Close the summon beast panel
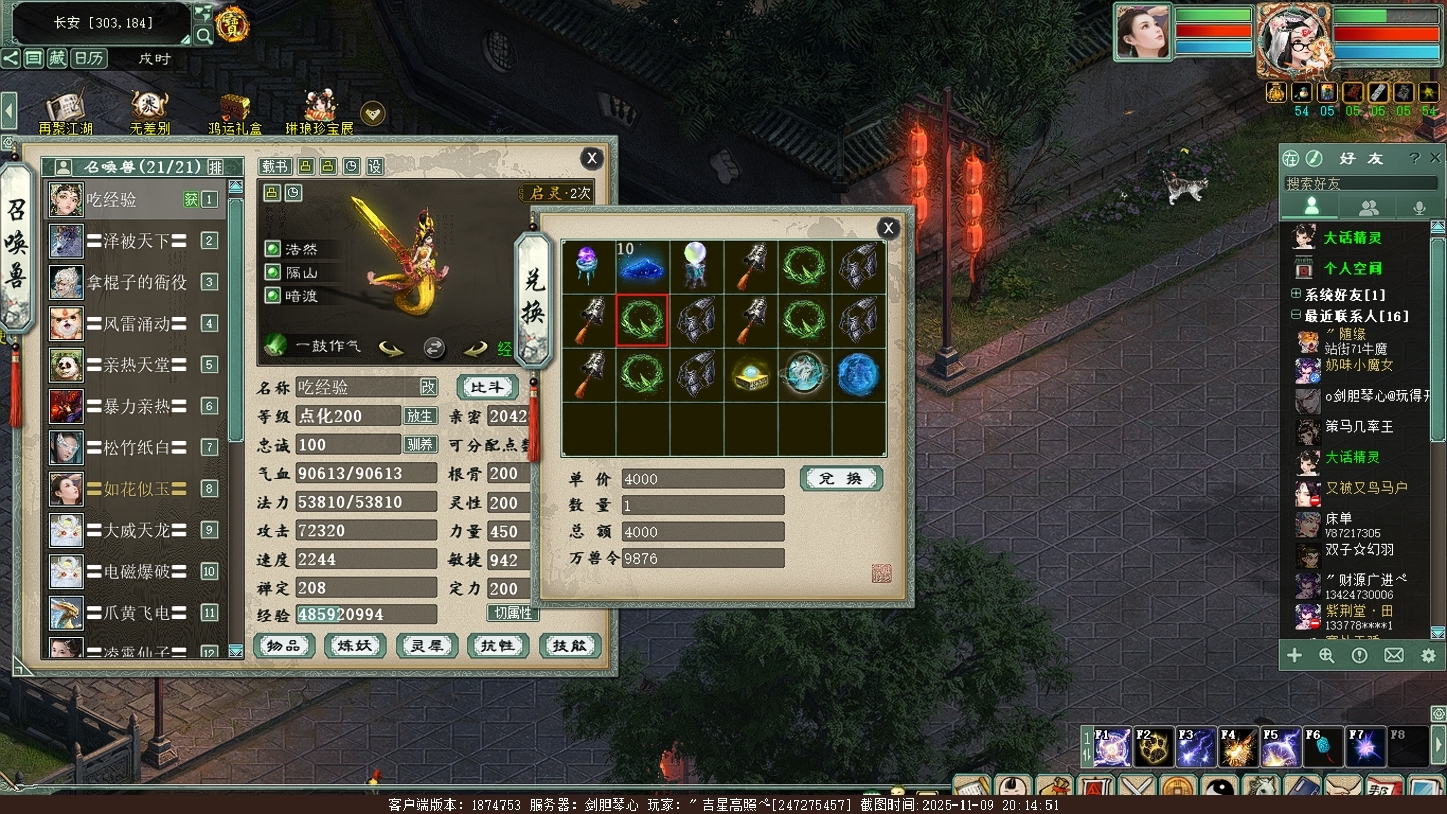 (592, 158)
